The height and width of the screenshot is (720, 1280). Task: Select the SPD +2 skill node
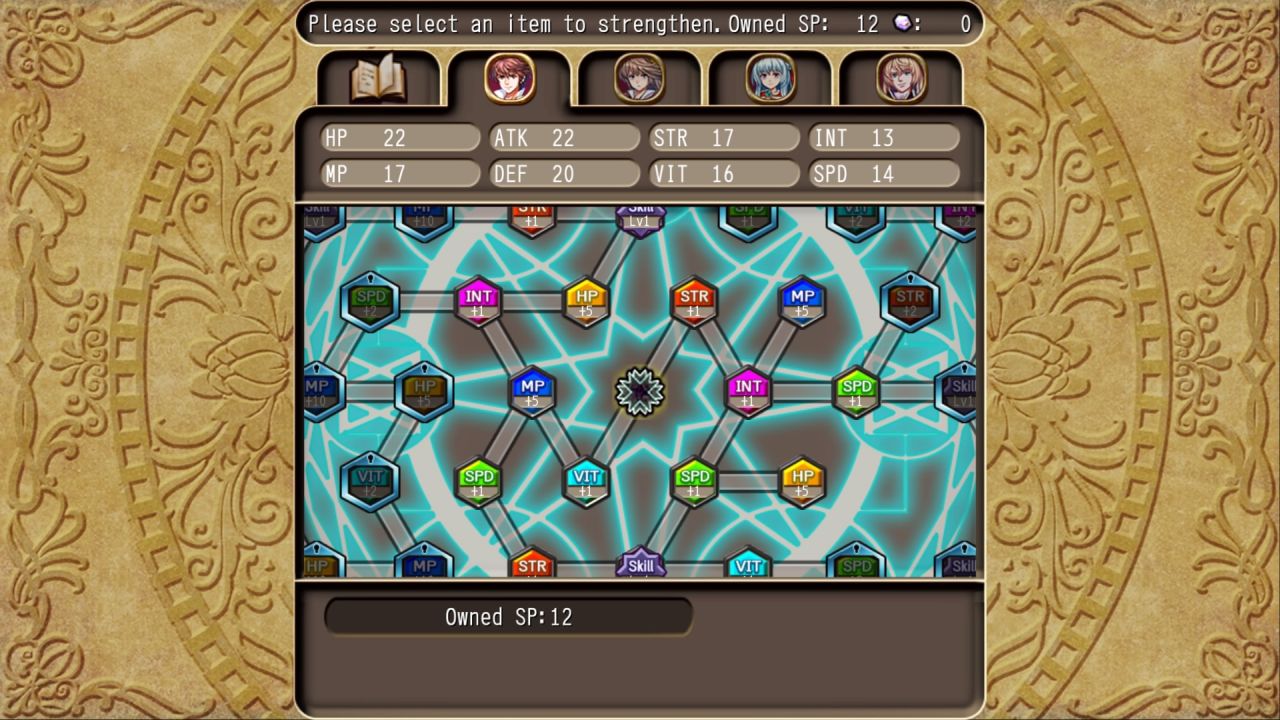click(x=370, y=302)
